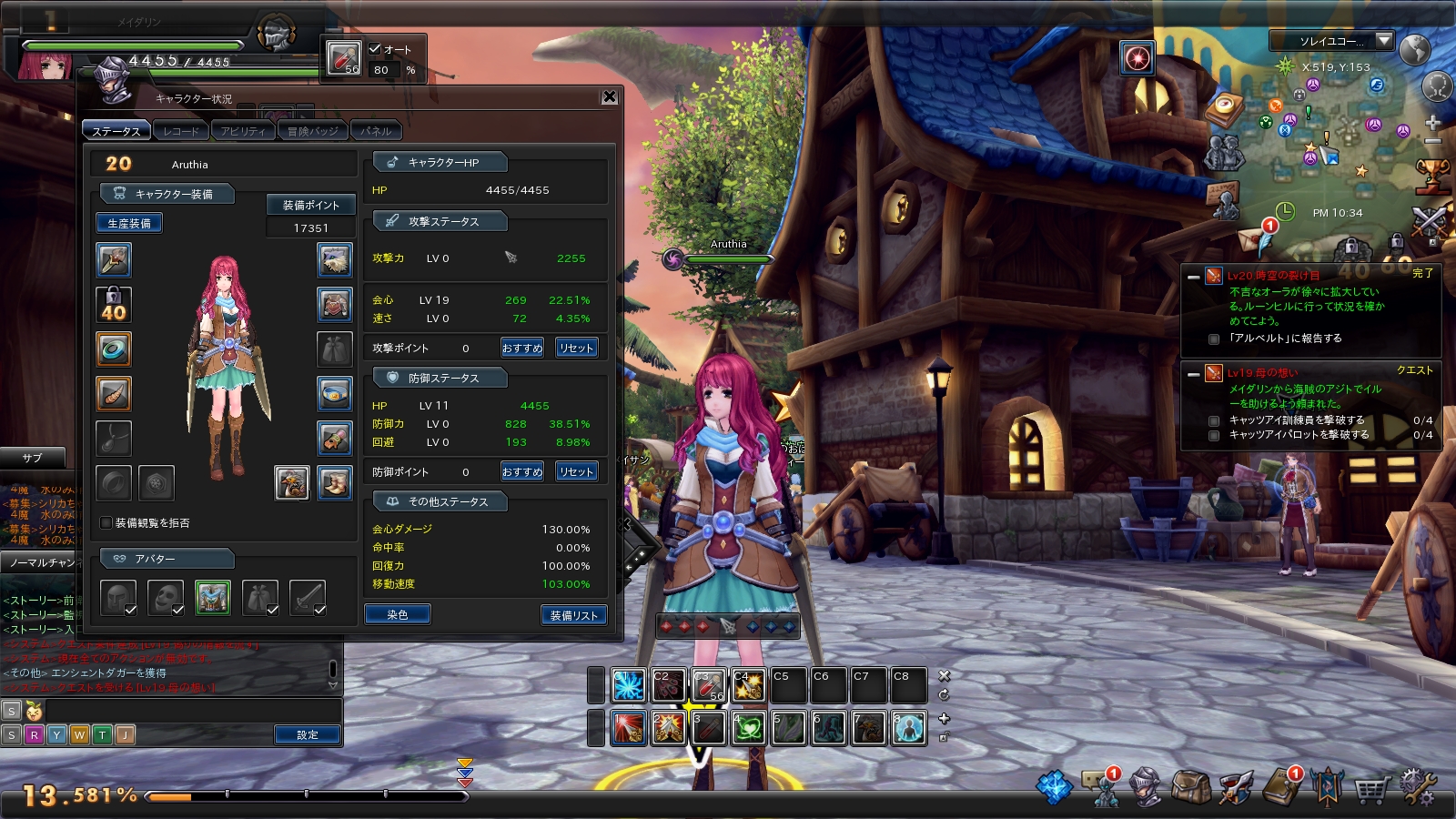Open the 染色 dye menu

[x=398, y=615]
